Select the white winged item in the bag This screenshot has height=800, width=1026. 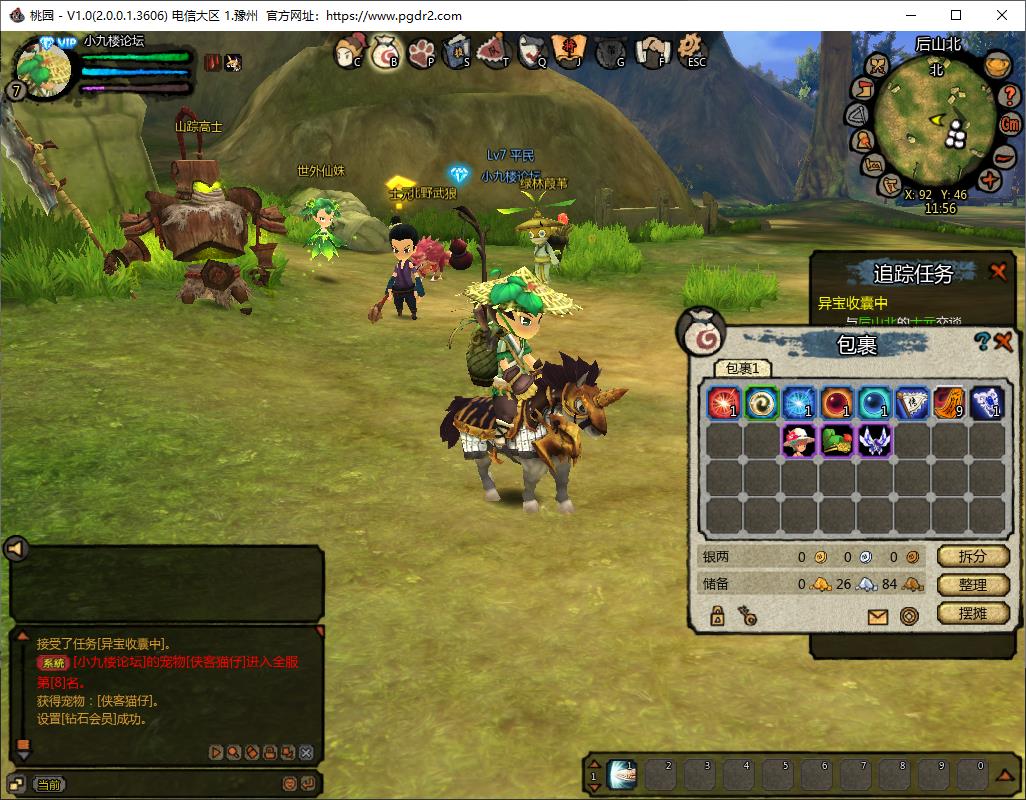click(874, 441)
